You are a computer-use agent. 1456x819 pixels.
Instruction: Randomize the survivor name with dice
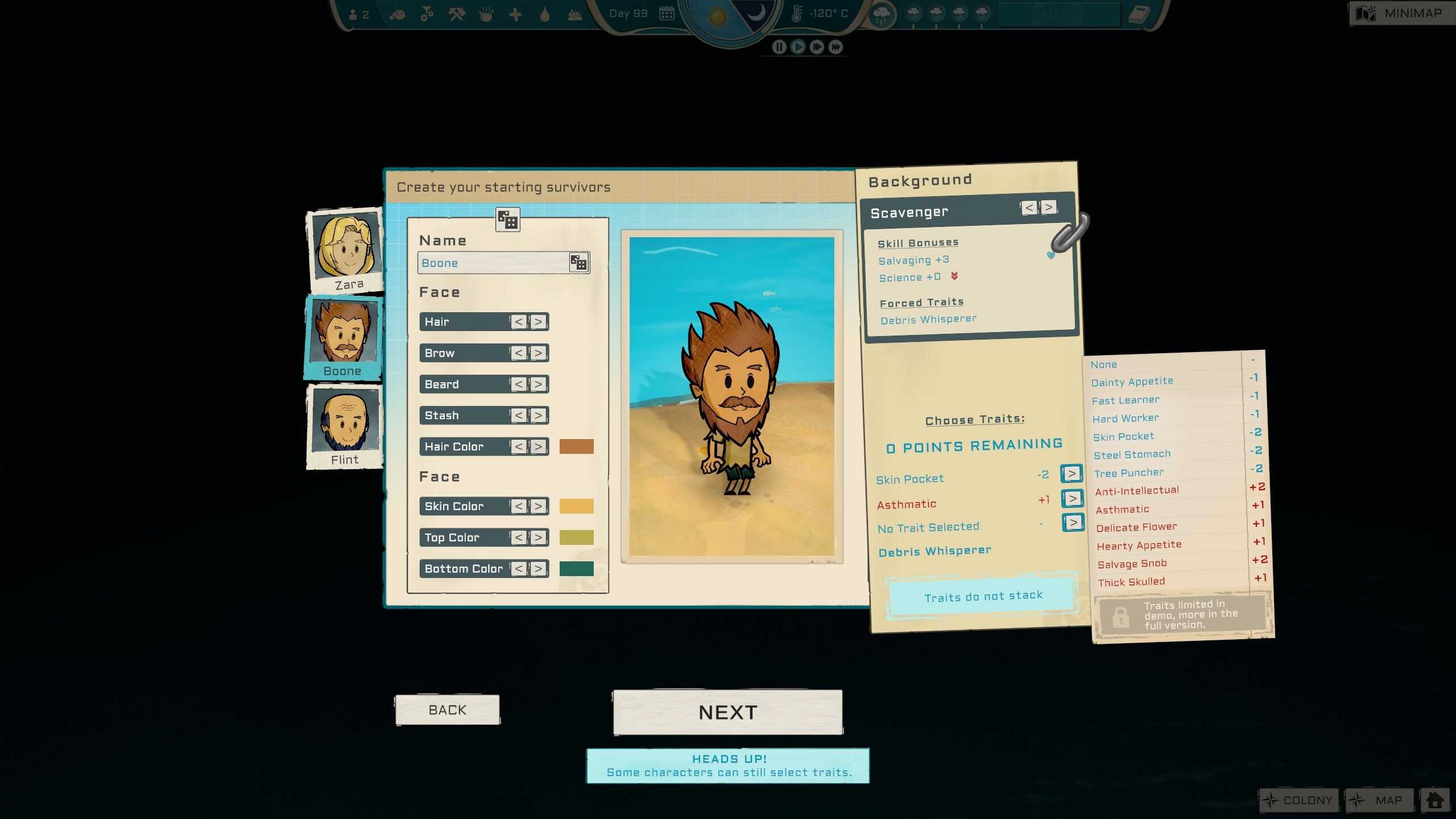click(578, 263)
